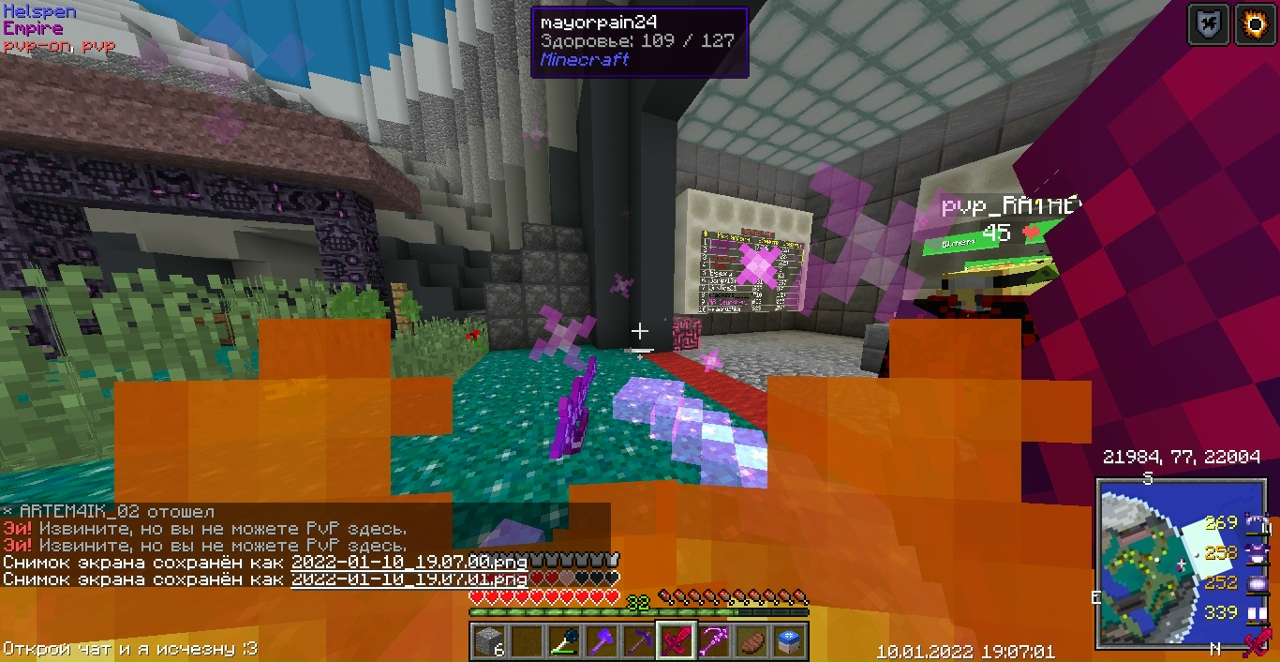This screenshot has height=662, width=1280.
Task: Select the purple shovel hotbar slot
Action: point(602,640)
